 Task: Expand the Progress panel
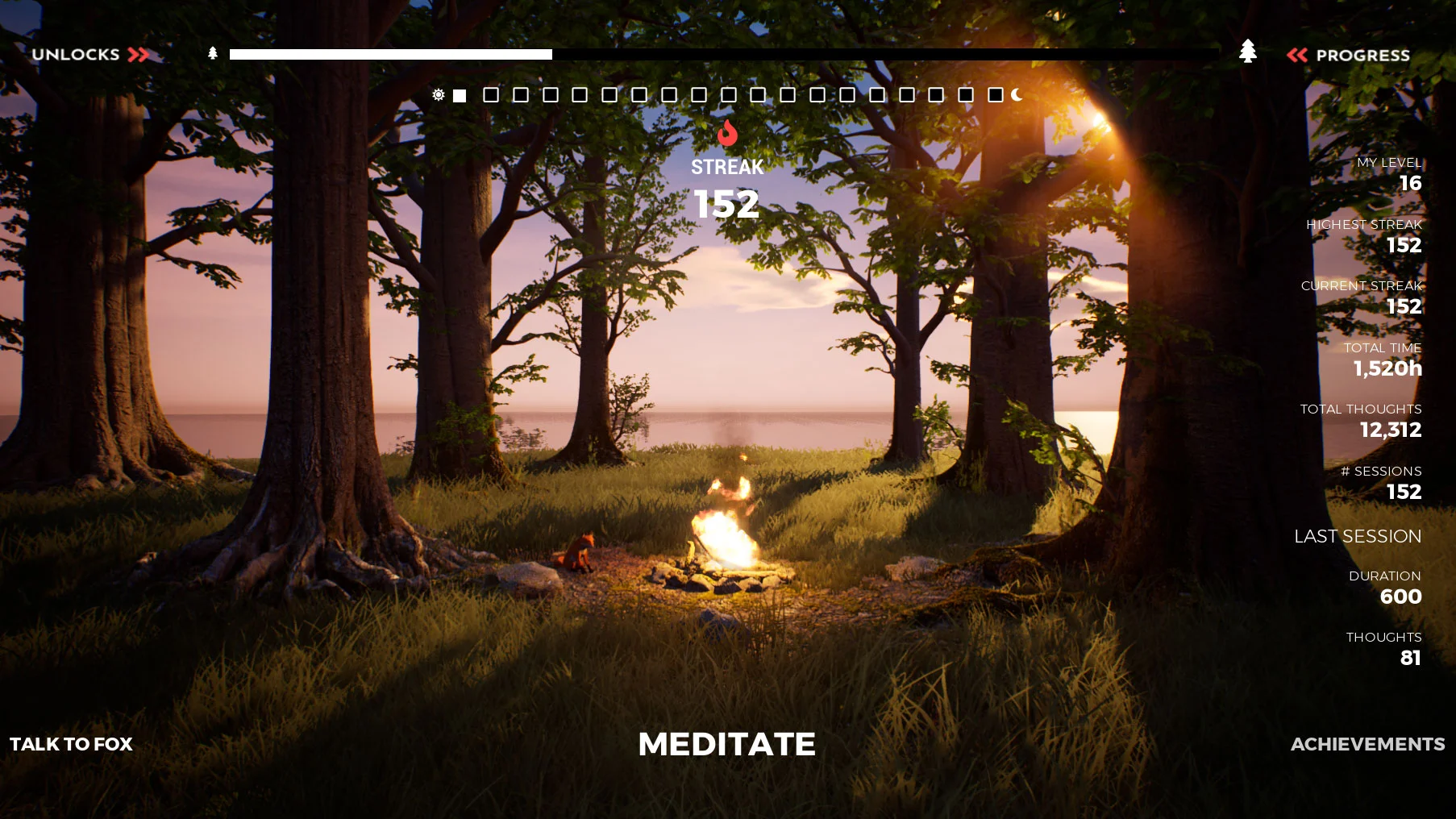pyautogui.click(x=1363, y=55)
